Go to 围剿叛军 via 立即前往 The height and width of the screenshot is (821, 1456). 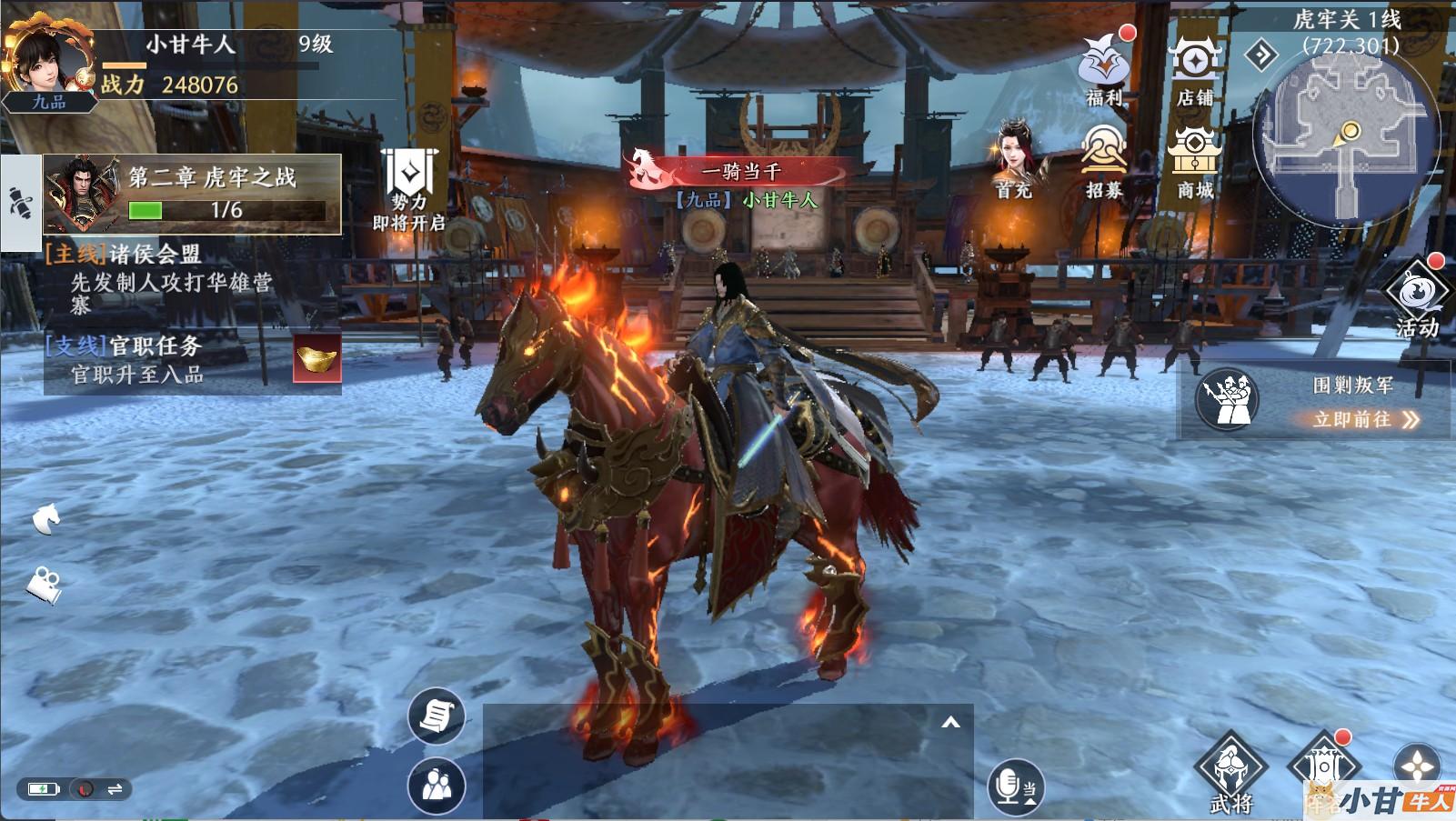1364,419
